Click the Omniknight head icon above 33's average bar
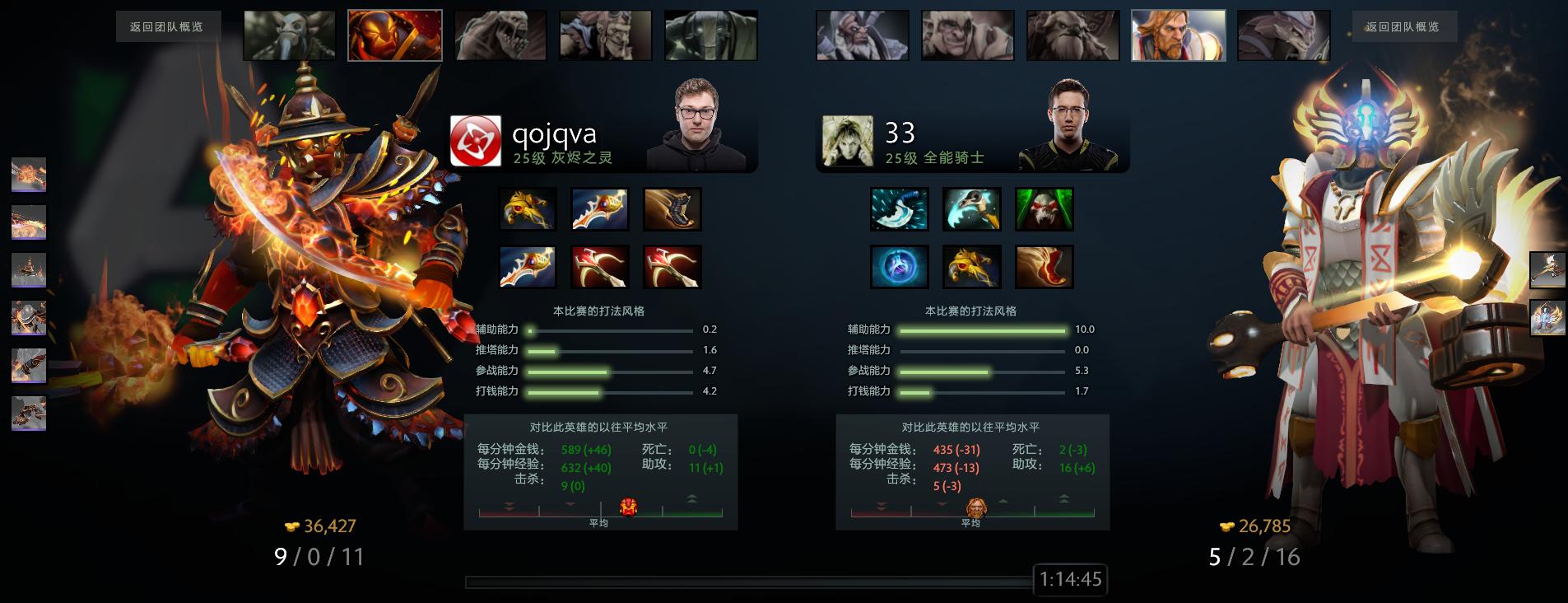Screen dimensions: 1568x603 979,508
